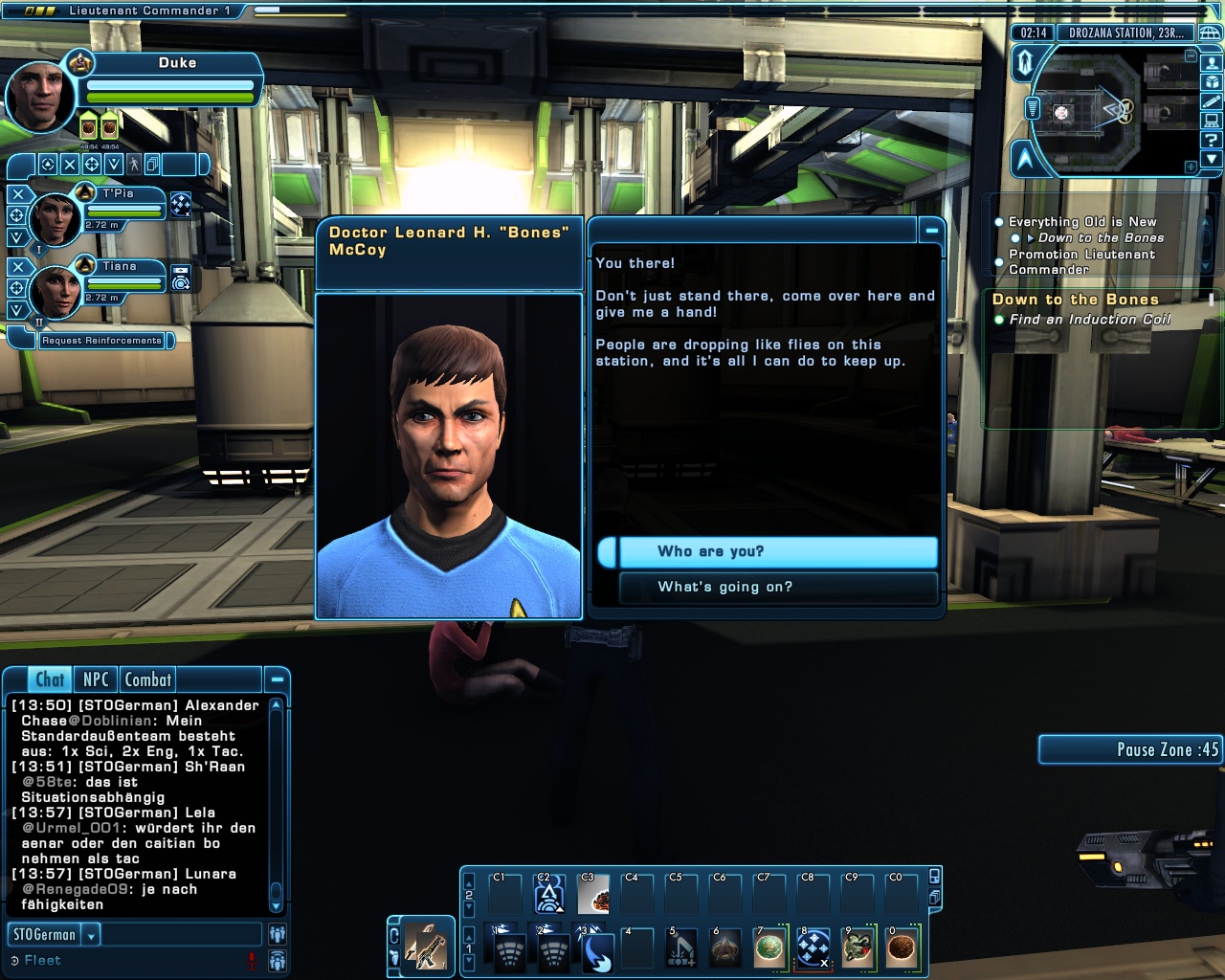
Task: Use the Starfleet combadge item in slot 6
Action: click(x=725, y=948)
